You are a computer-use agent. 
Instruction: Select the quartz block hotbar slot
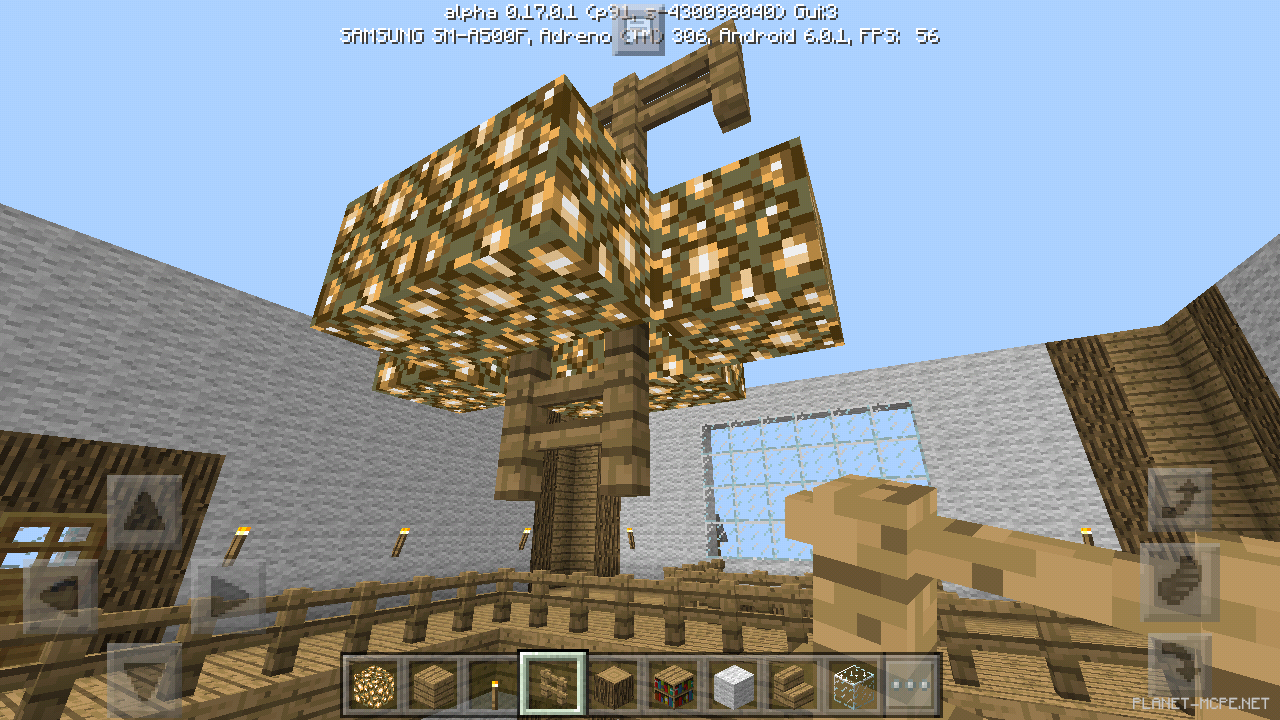(732, 684)
